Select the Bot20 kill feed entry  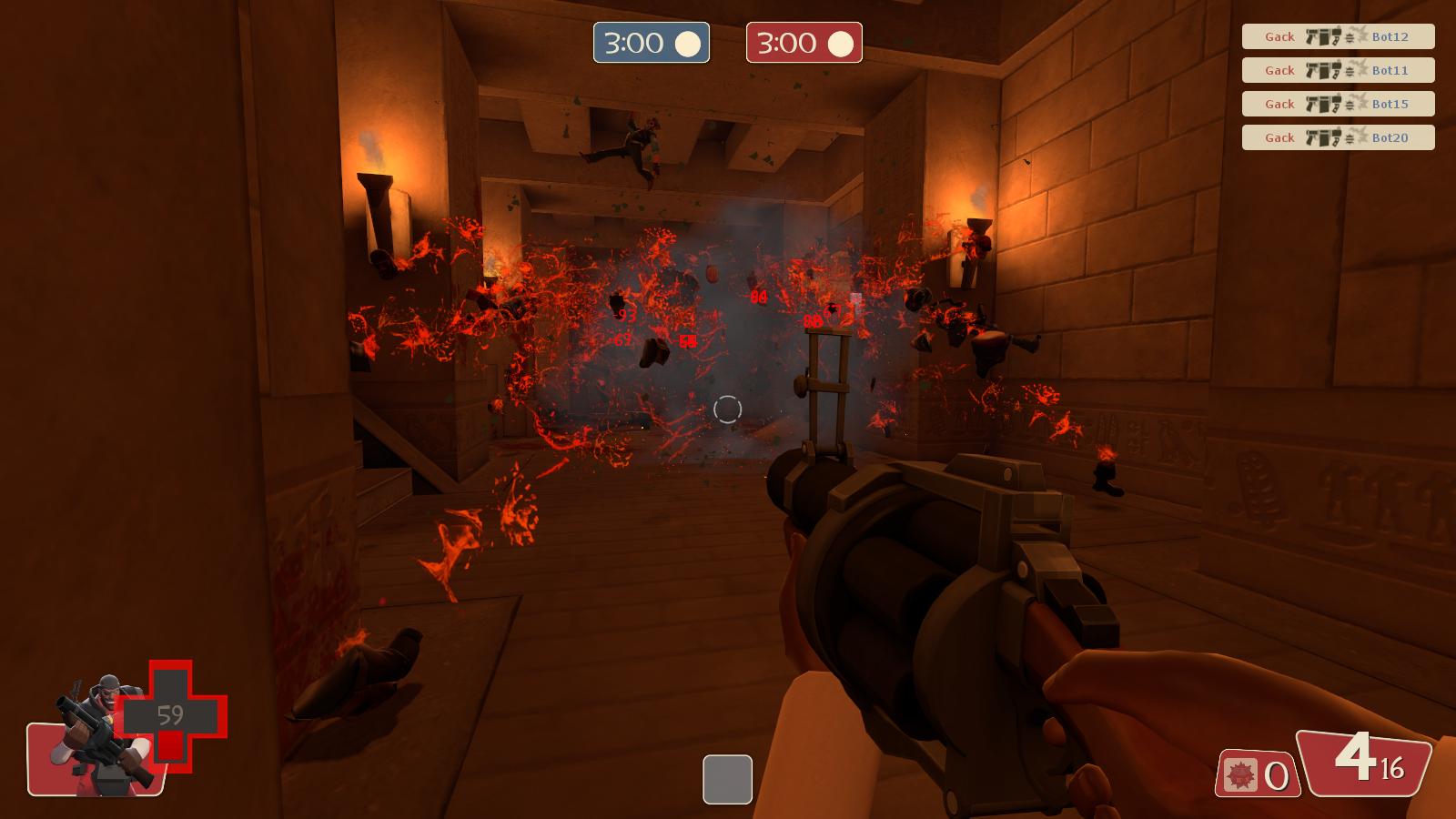(1338, 137)
